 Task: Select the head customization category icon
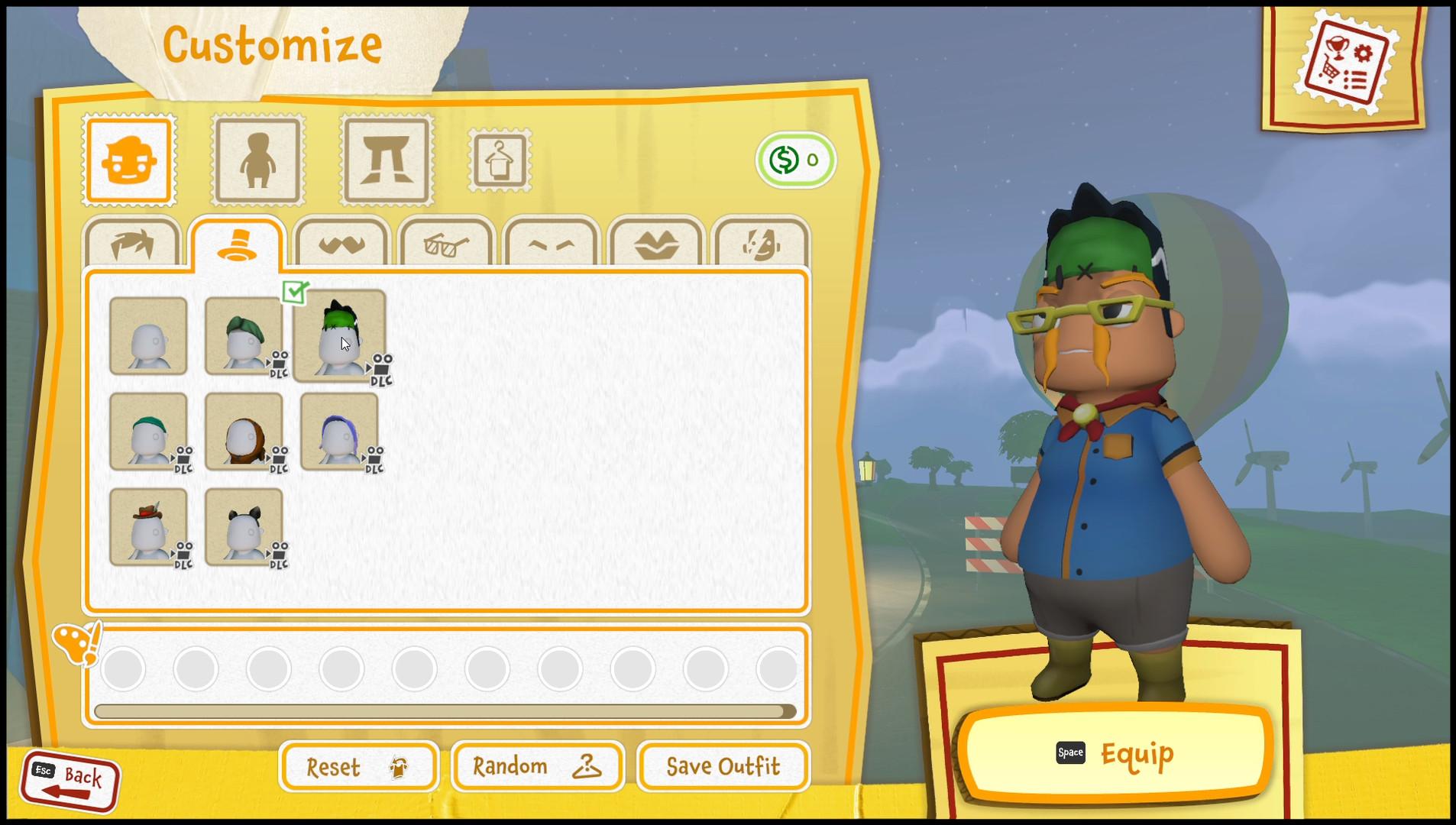[x=128, y=159]
